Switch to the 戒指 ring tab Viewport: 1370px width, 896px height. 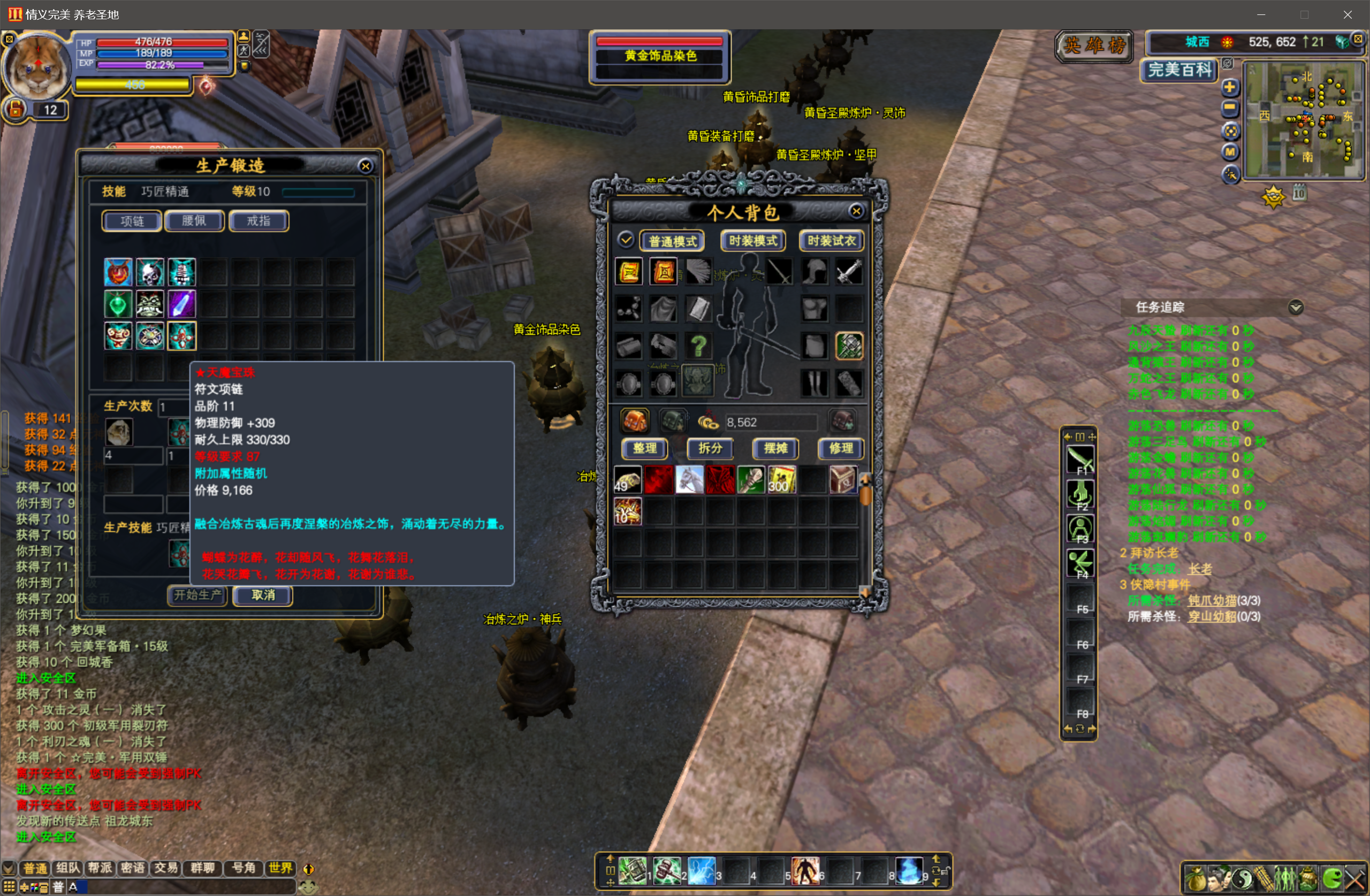click(x=258, y=221)
